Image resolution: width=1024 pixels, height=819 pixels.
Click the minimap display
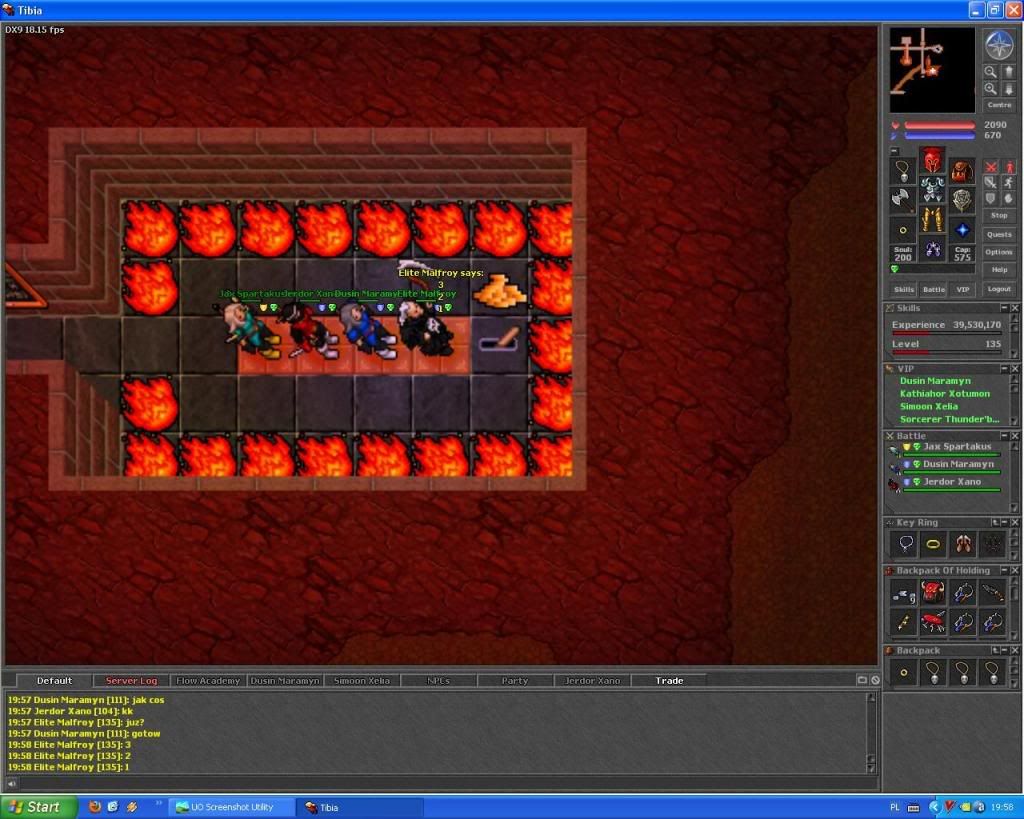pyautogui.click(x=932, y=69)
